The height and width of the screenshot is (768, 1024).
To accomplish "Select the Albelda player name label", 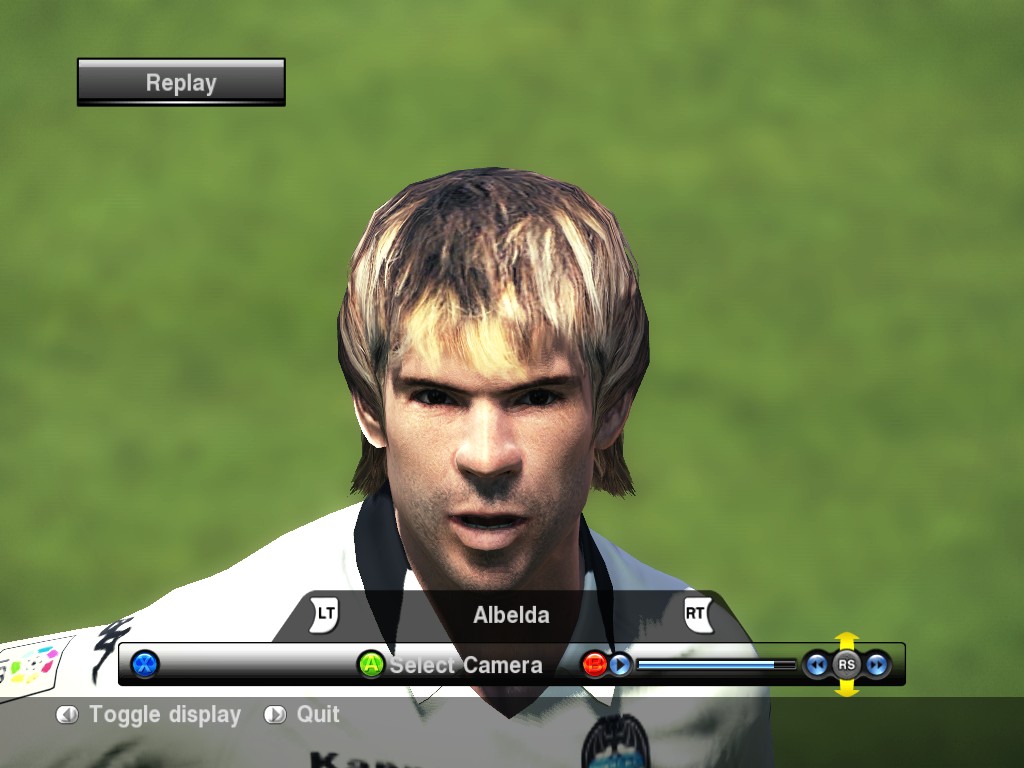I will pos(511,615).
